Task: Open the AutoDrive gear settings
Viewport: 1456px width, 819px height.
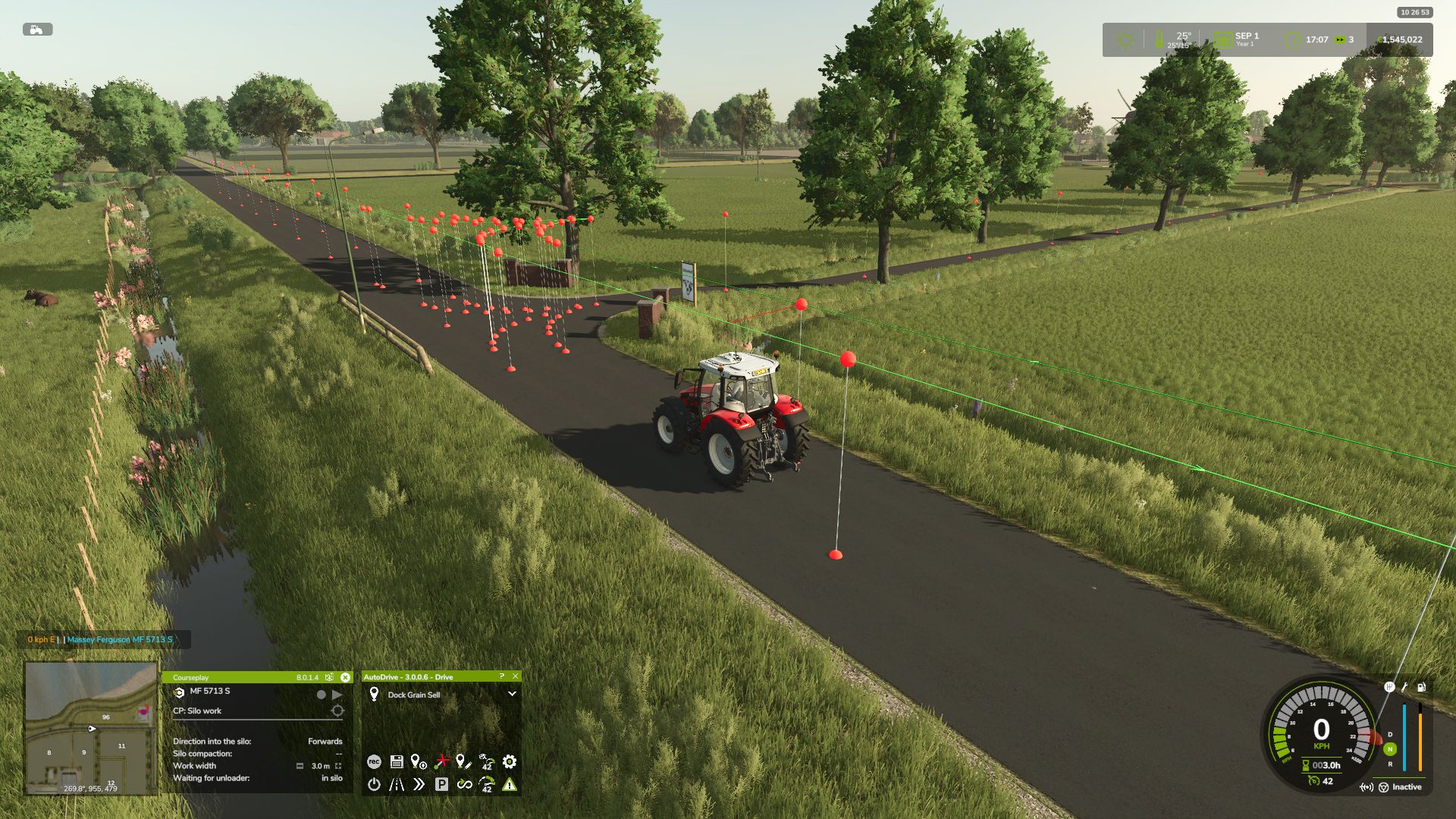Action: point(510,761)
